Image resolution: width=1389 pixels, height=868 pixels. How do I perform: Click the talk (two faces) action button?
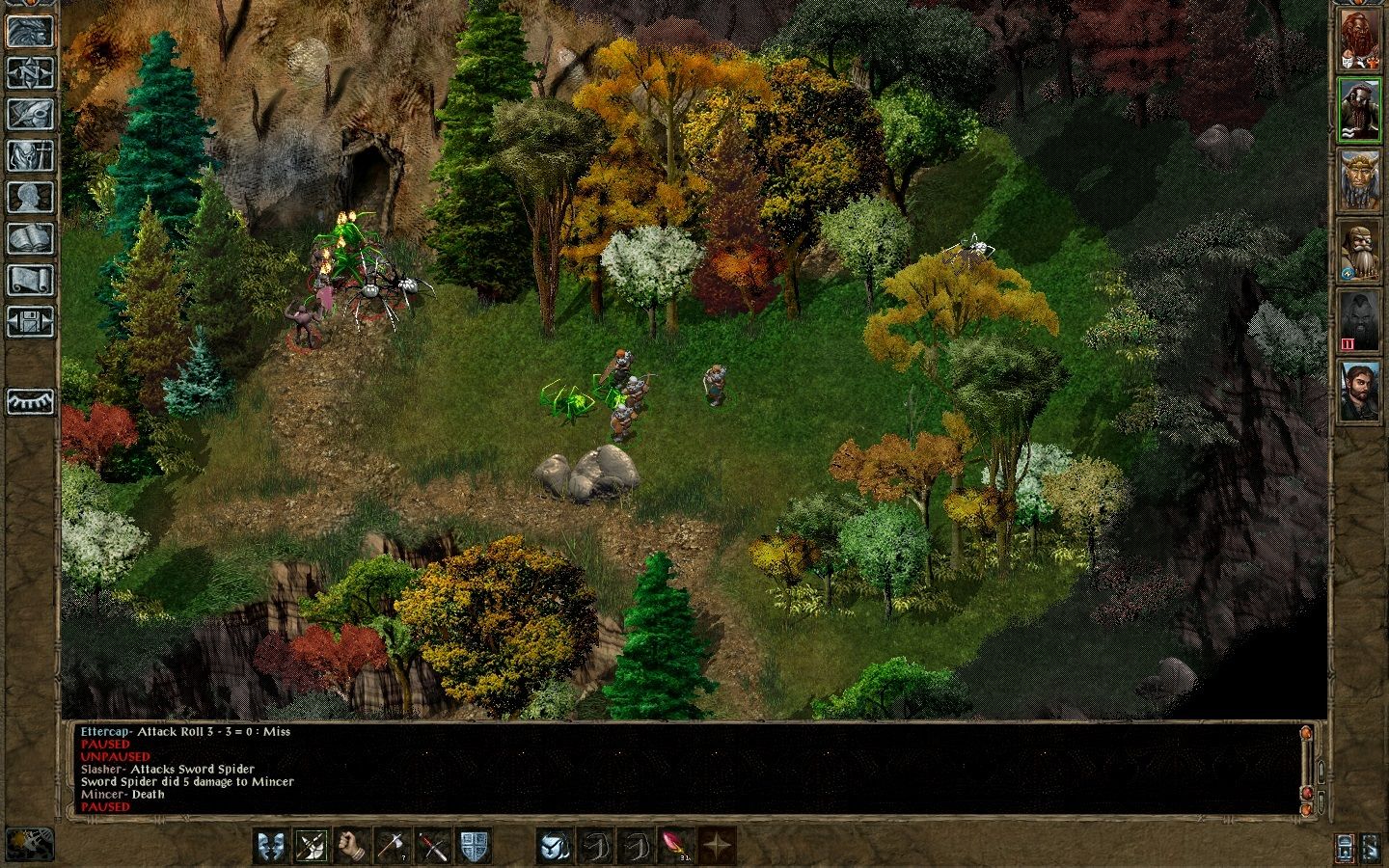coord(271,846)
